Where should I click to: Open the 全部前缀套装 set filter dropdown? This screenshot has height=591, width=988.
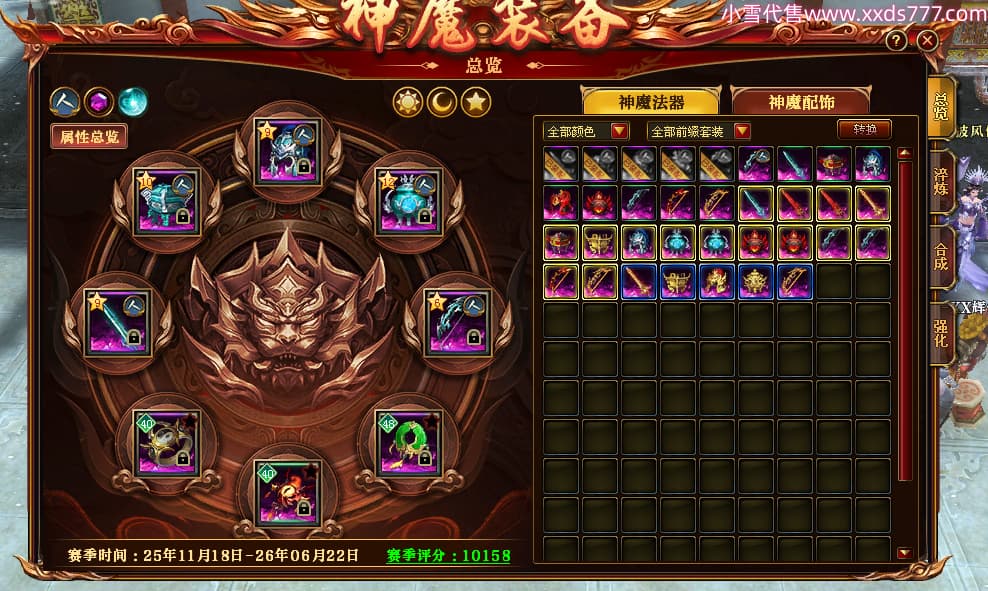coord(699,131)
